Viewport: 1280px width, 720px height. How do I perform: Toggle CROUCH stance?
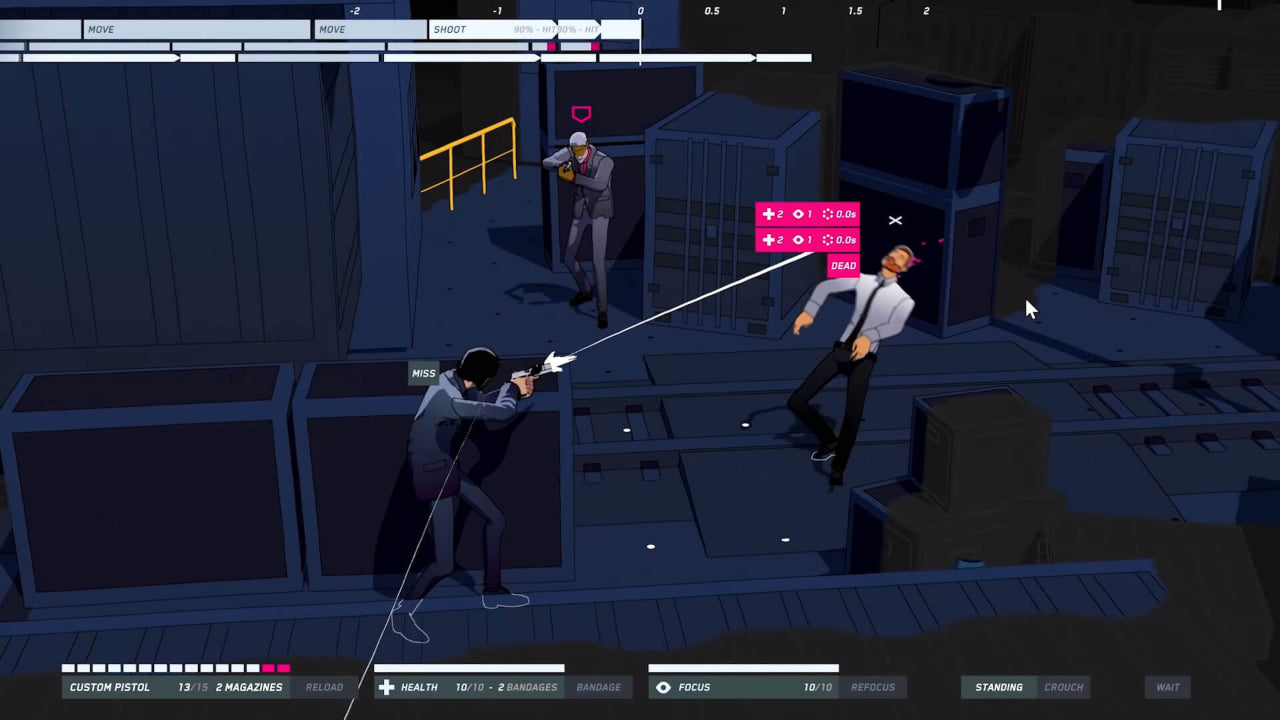1063,687
